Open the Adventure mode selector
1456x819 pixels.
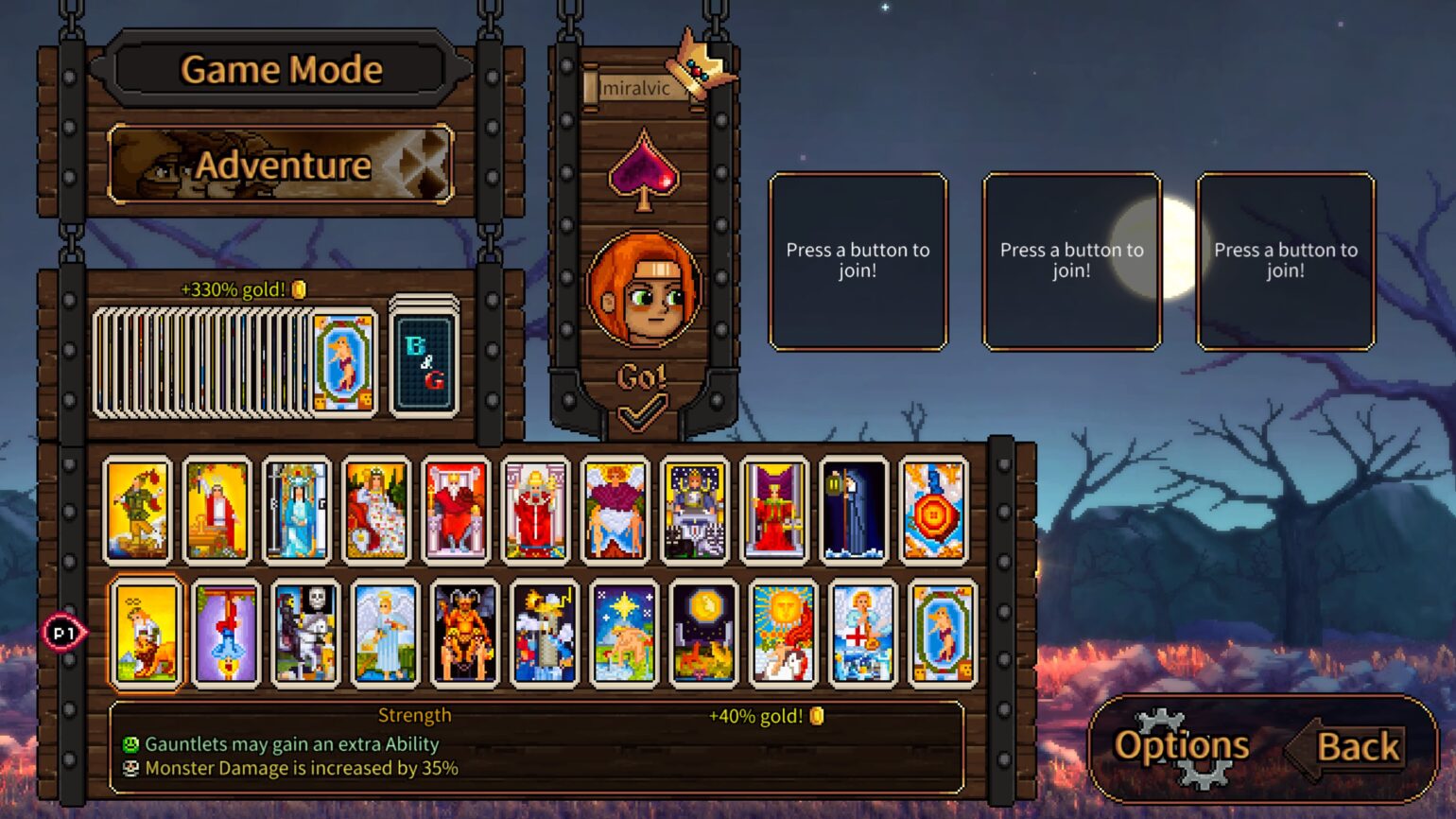pyautogui.click(x=281, y=165)
